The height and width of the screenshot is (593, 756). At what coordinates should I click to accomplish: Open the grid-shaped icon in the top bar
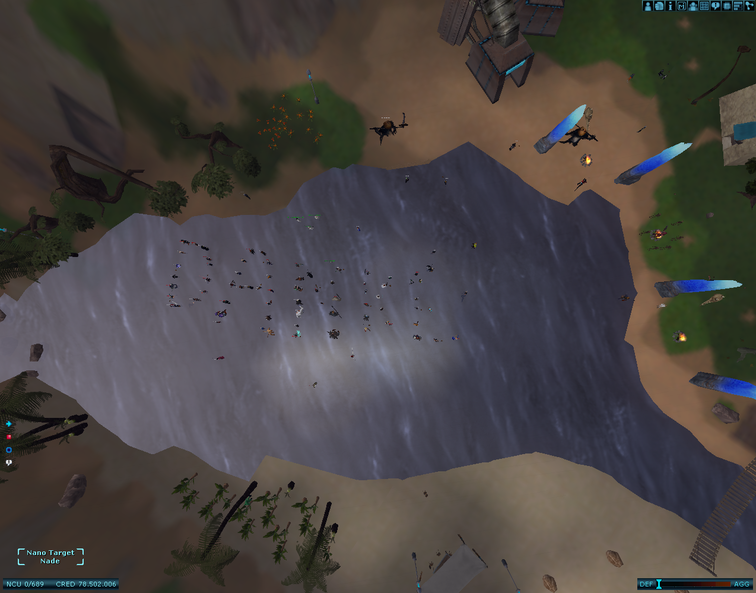click(x=704, y=6)
